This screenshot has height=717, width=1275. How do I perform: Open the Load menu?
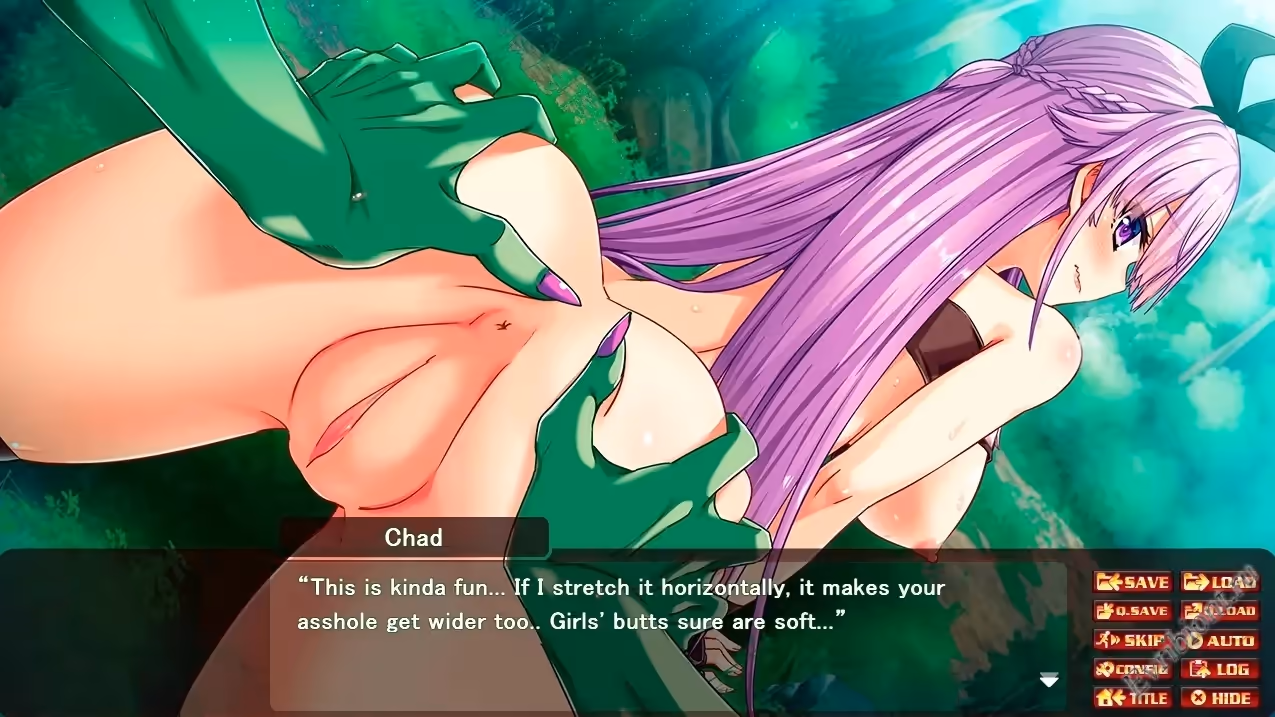tap(1218, 582)
